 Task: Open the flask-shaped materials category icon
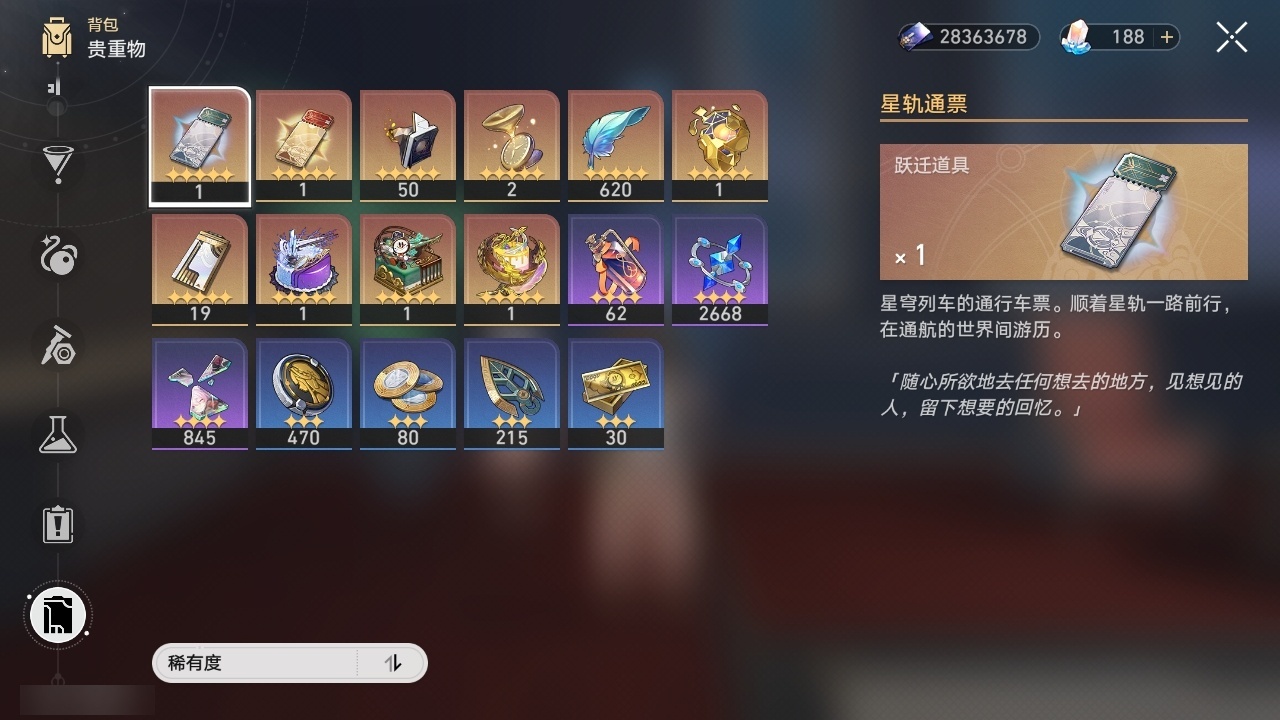57,435
